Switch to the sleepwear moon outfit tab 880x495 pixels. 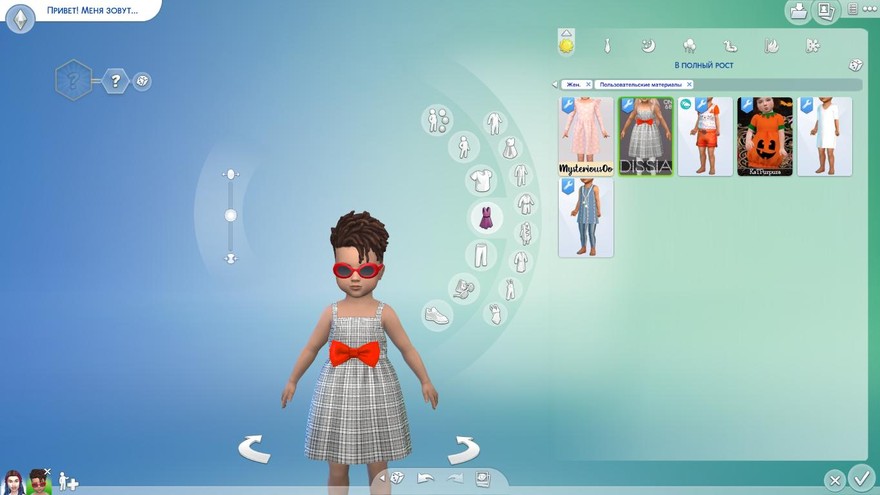coord(647,46)
